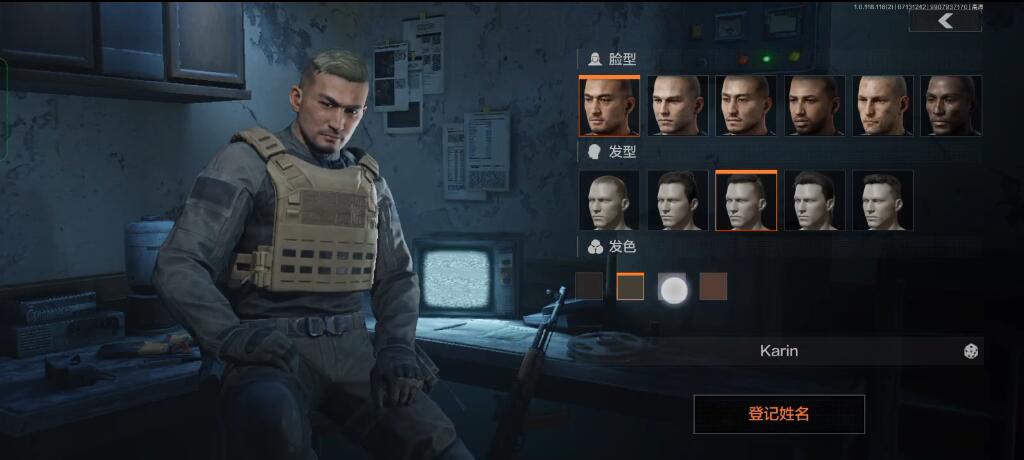The width and height of the screenshot is (1024, 460).
Task: Select the orange-outlined hair color swatch
Action: click(630, 287)
